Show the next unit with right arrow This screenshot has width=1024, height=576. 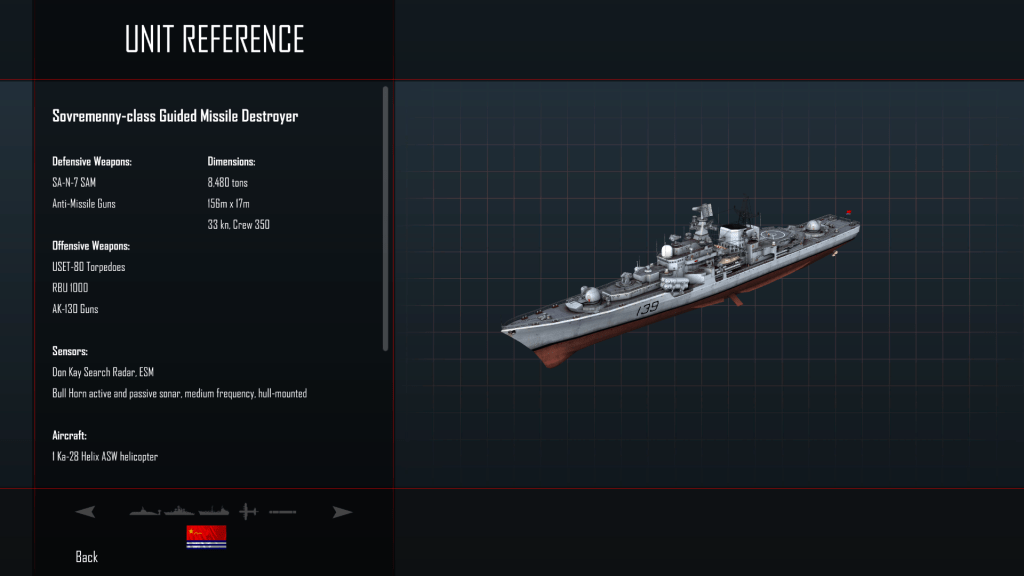[343, 512]
